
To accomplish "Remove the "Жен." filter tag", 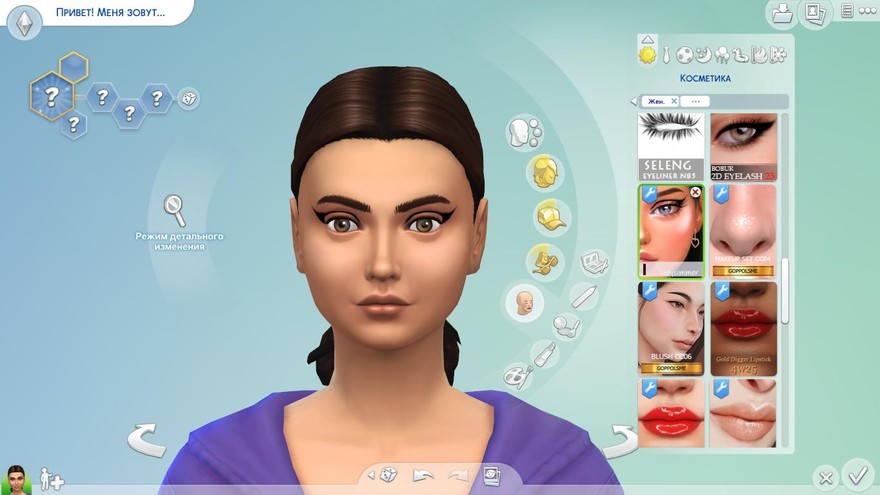I will pyautogui.click(x=674, y=101).
